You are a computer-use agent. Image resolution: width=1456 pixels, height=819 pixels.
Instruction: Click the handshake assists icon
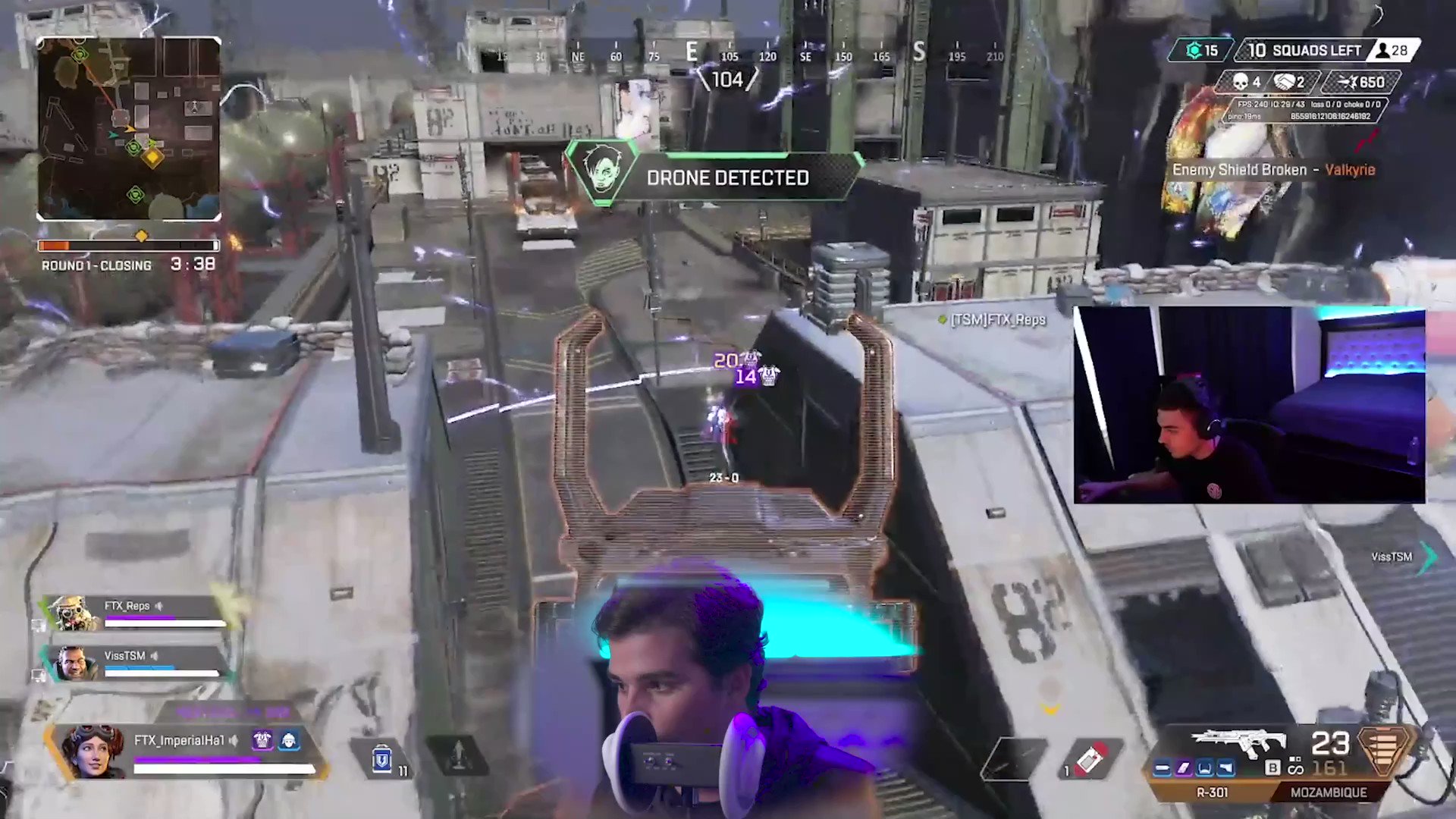[1287, 82]
